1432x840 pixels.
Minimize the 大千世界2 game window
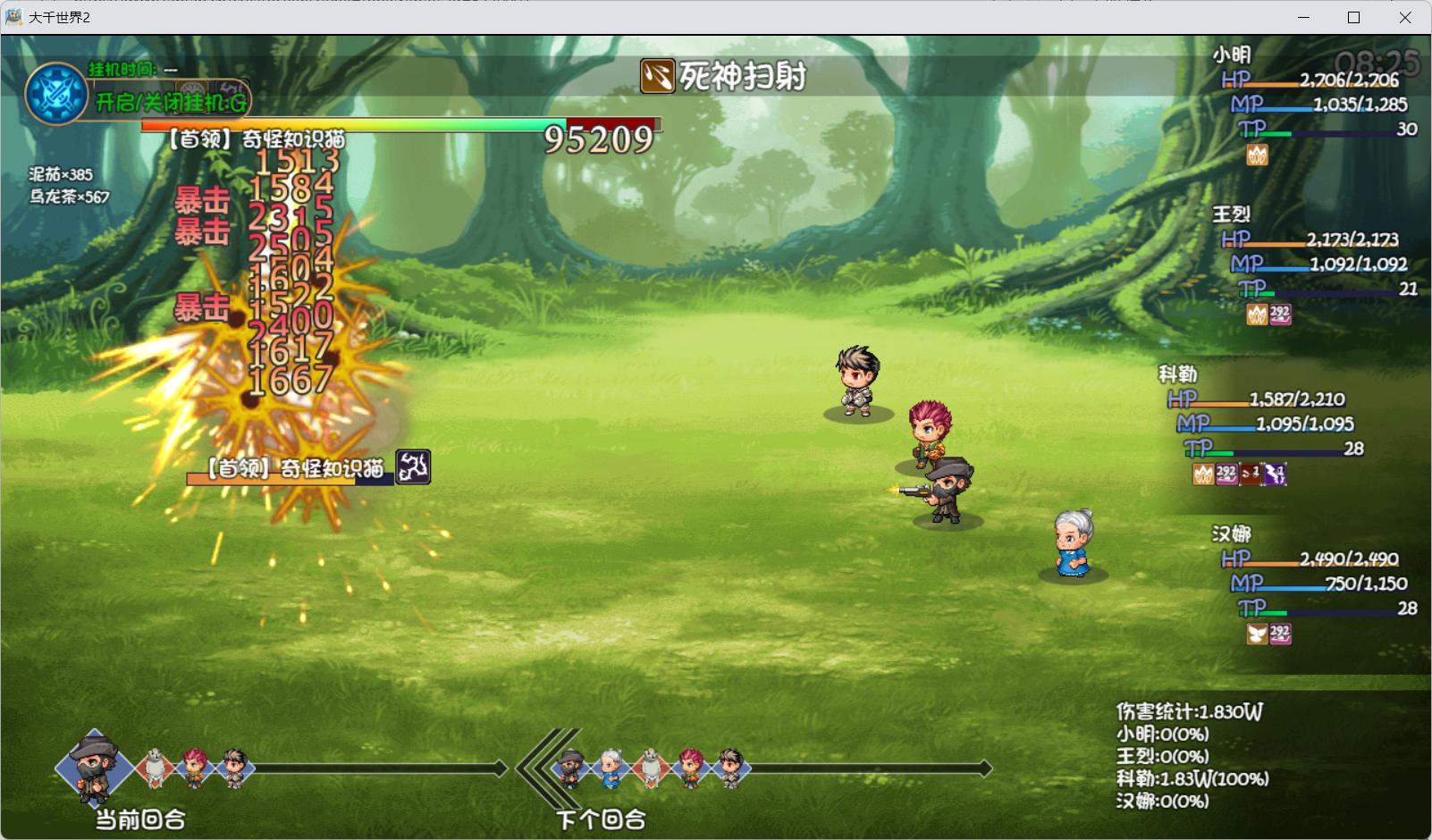point(1302,17)
